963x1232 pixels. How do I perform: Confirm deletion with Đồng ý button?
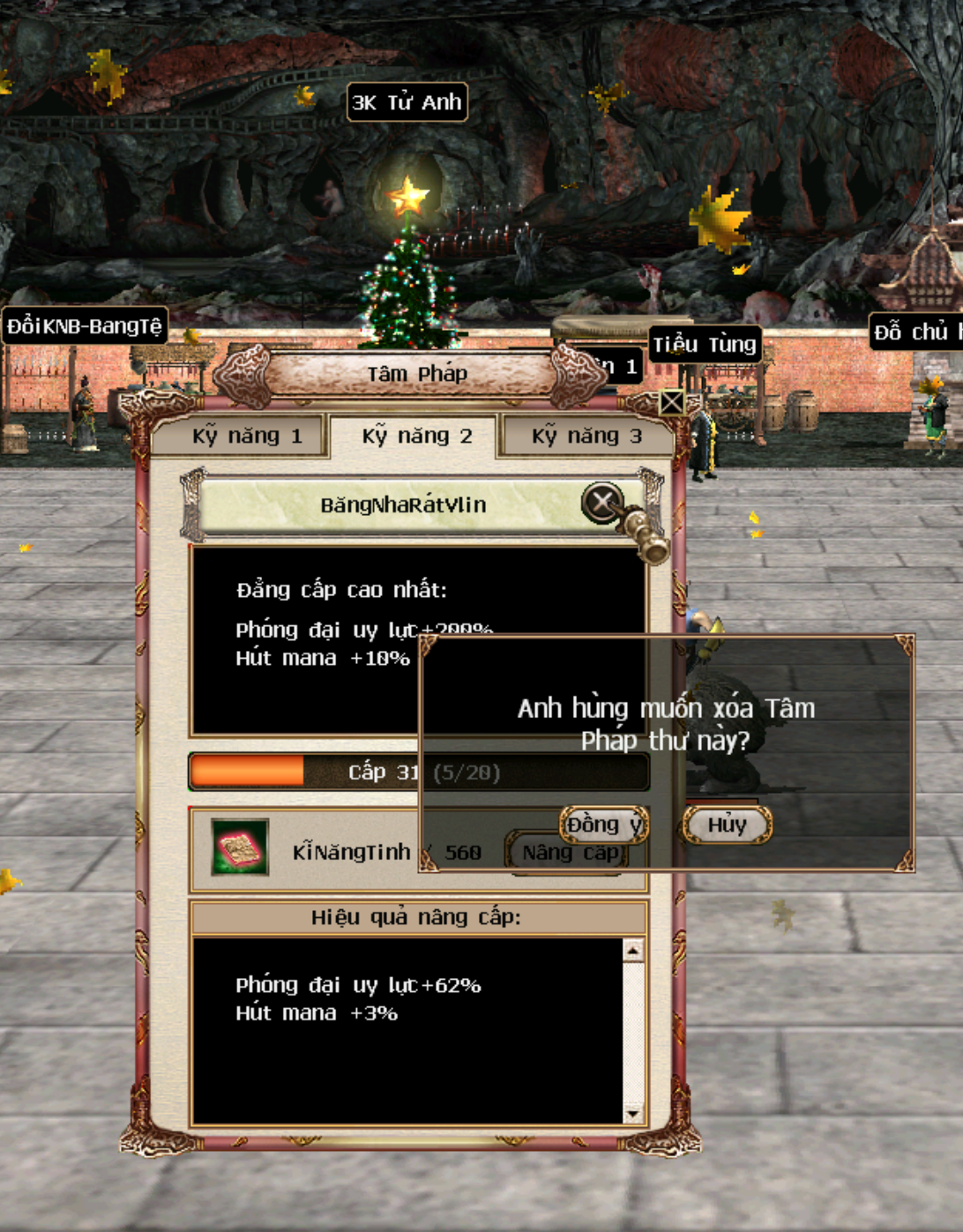tap(604, 825)
